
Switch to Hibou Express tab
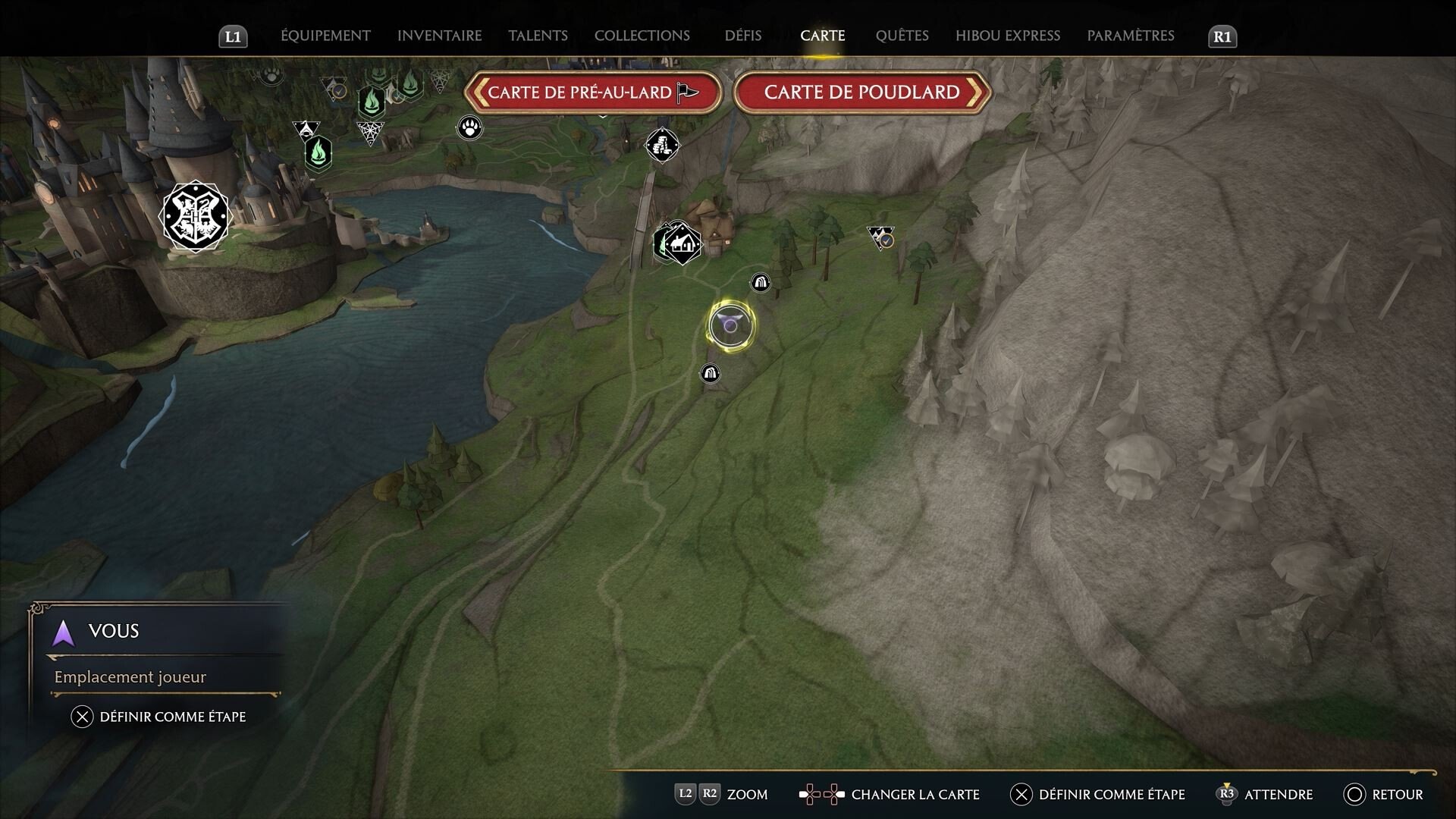pyautogui.click(x=1007, y=36)
